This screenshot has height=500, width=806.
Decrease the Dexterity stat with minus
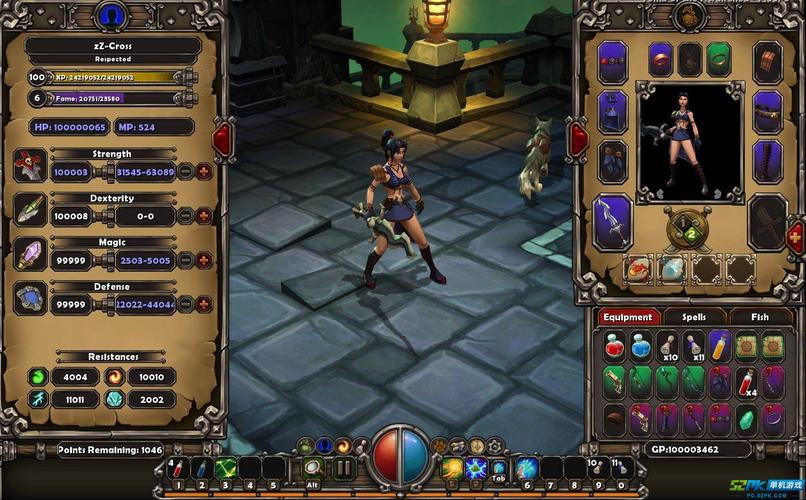point(186,216)
